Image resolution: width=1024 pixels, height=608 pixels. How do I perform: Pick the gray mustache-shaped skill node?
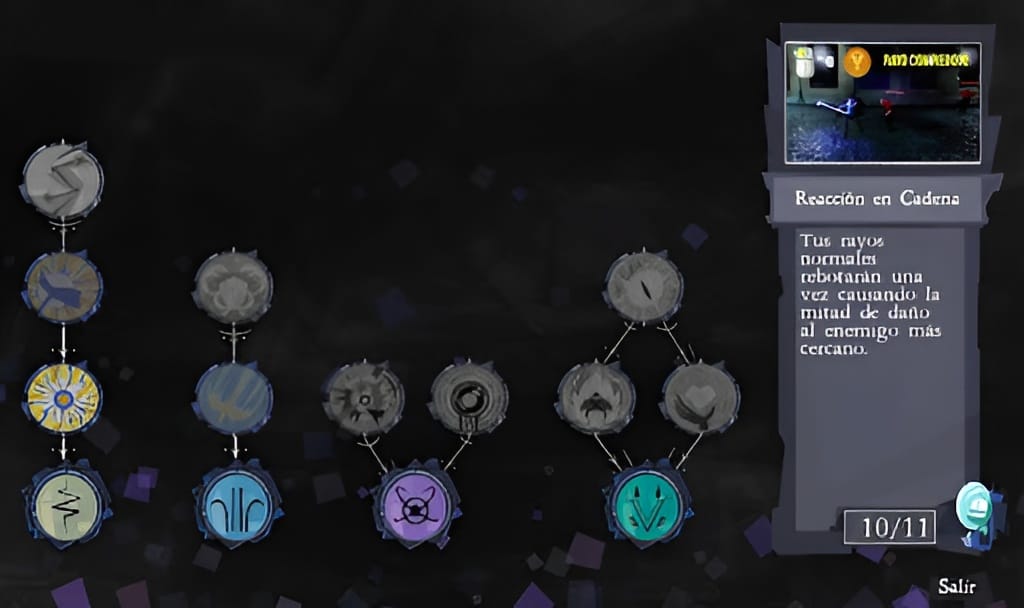[596, 398]
